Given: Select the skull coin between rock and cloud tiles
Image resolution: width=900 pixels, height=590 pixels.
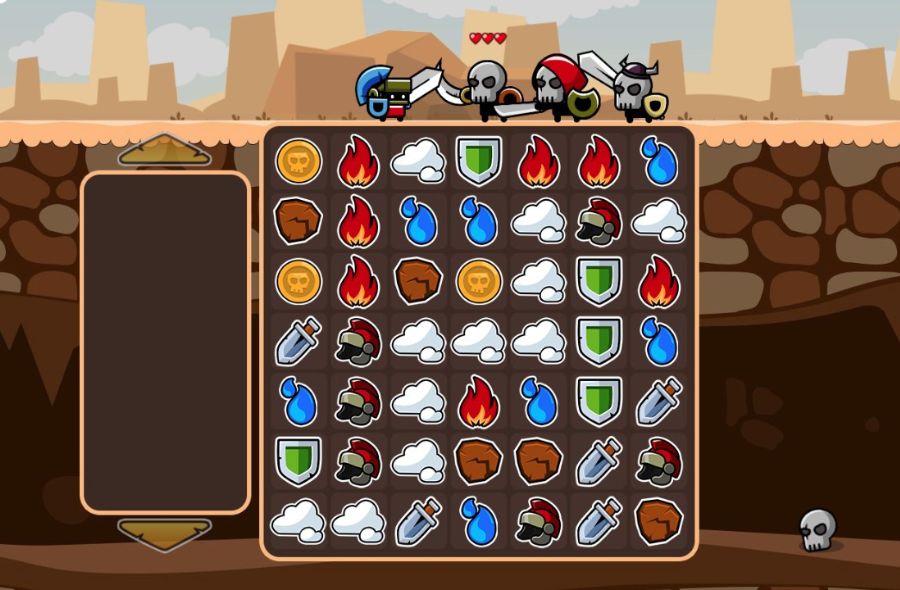Looking at the screenshot, I should click(478, 282).
